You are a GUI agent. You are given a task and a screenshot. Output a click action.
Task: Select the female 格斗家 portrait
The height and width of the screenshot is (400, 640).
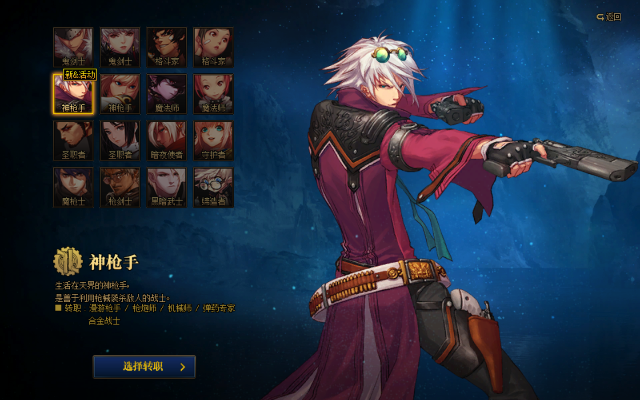point(213,46)
